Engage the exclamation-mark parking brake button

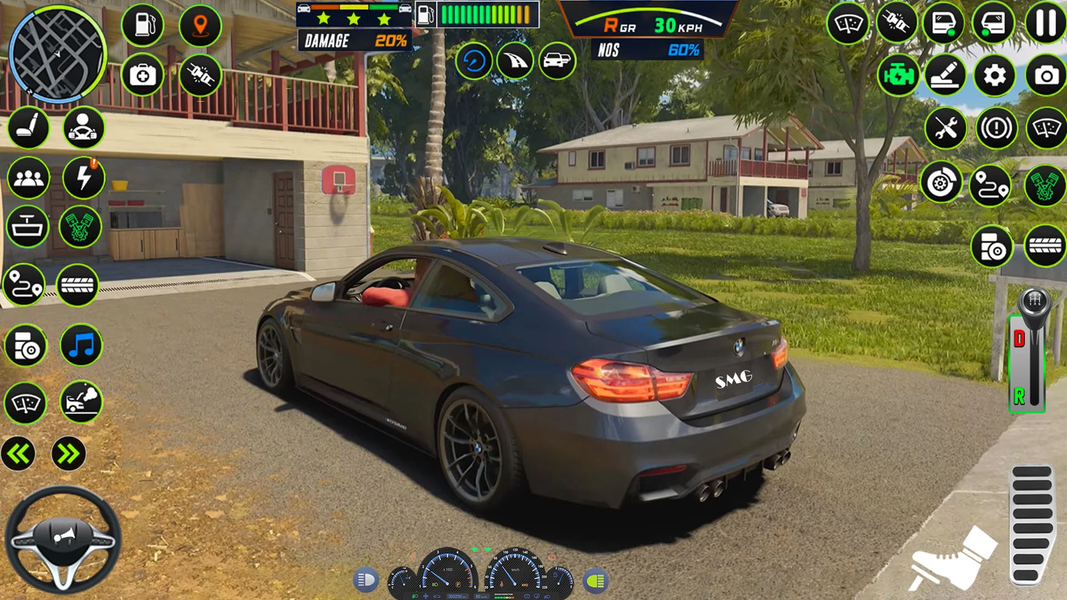pos(995,128)
